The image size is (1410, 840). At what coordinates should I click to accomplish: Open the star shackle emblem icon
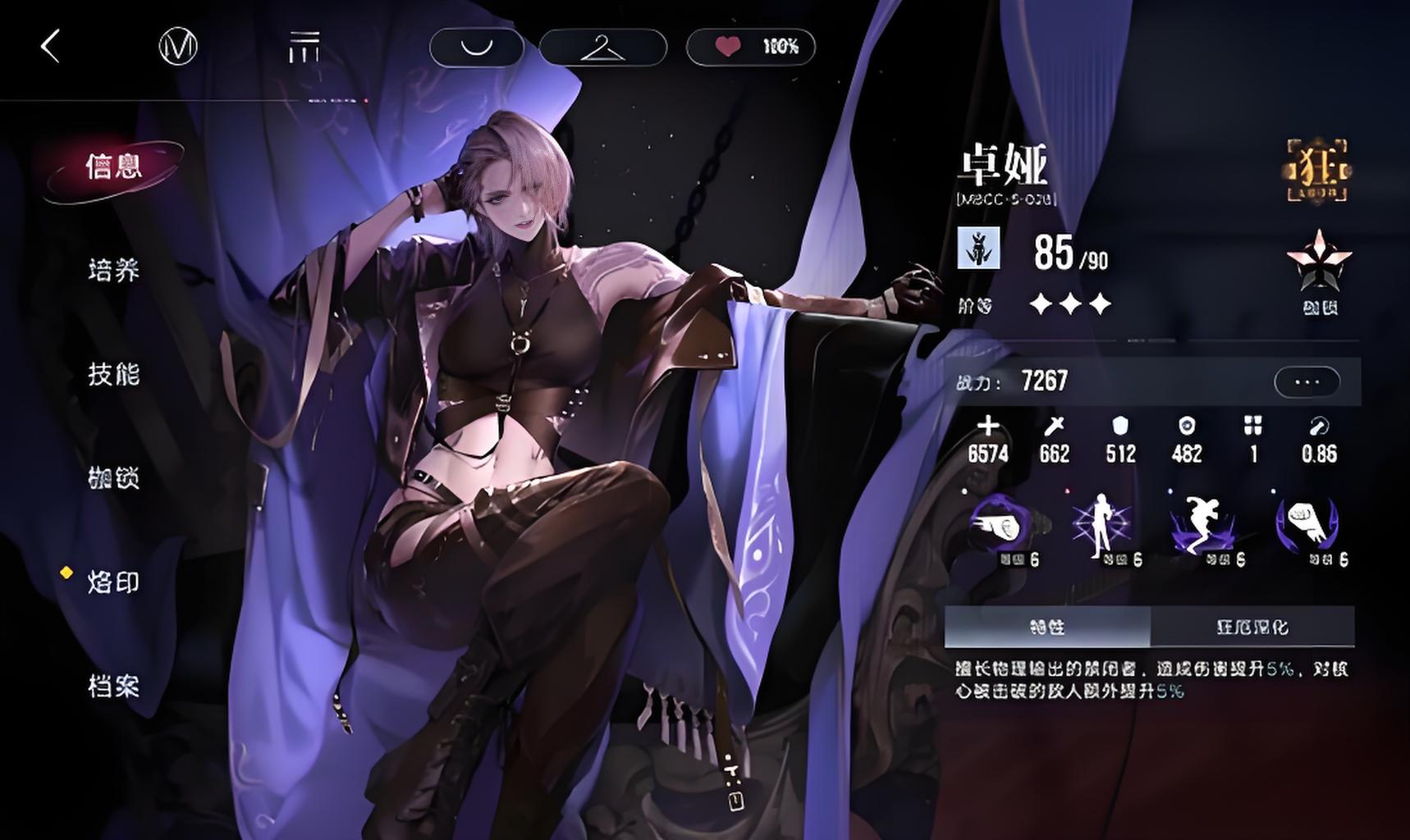pos(1319,264)
